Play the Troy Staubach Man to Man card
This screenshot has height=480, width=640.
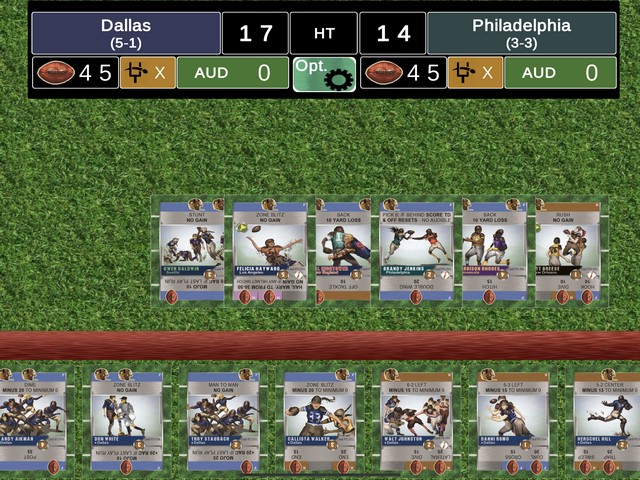click(223, 422)
